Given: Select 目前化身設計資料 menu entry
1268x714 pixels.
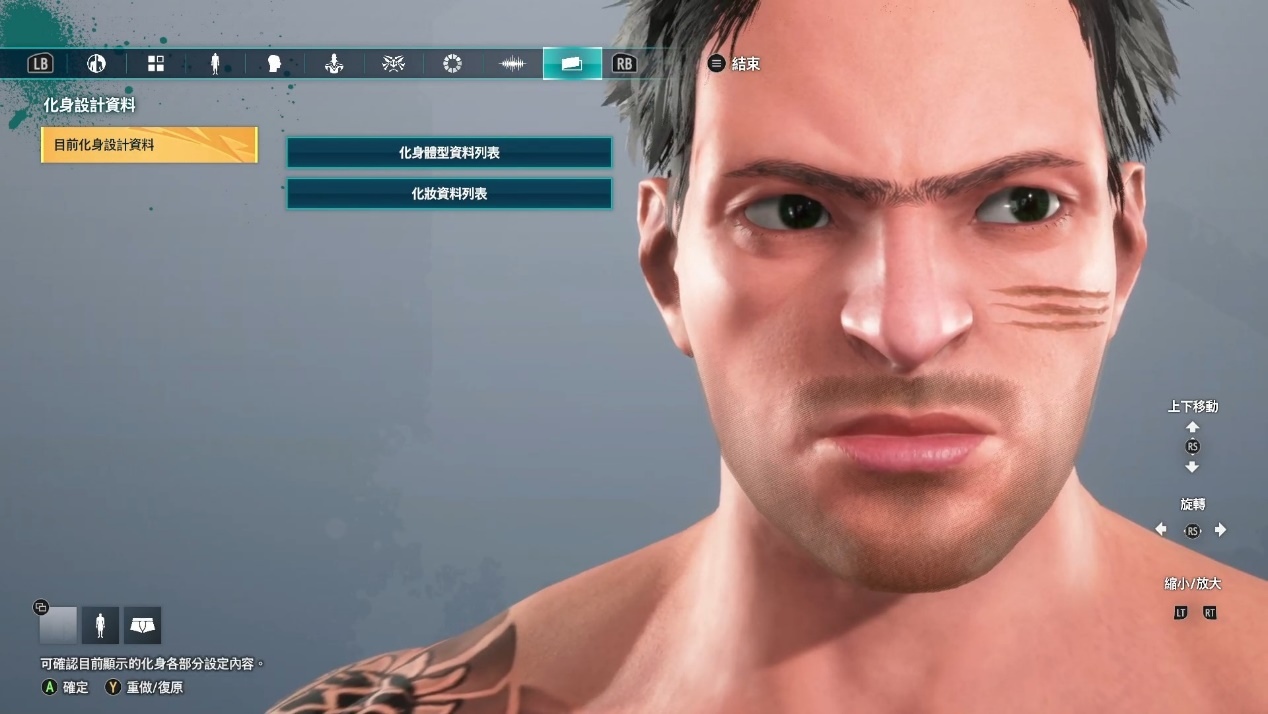Looking at the screenshot, I should 149,145.
